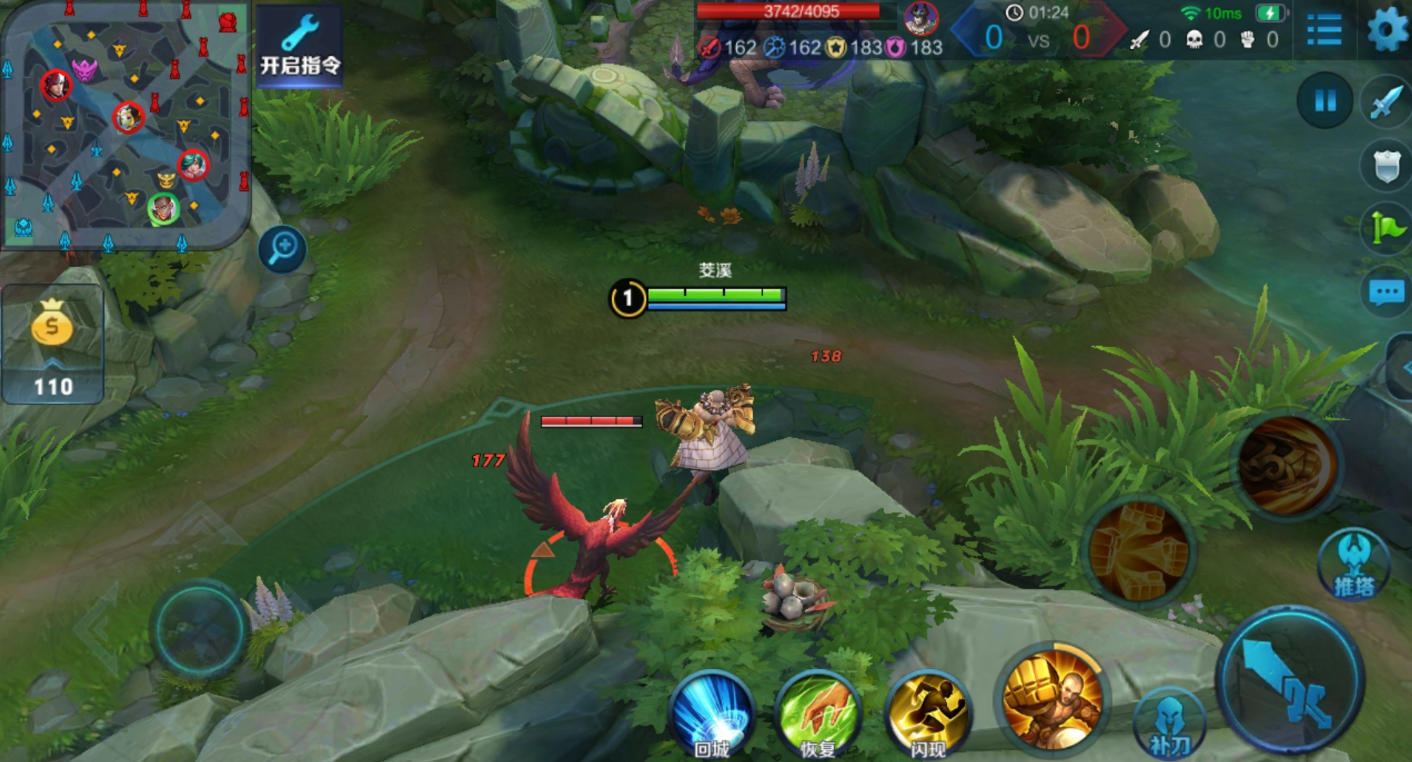Open the scoreboard list icon

click(x=1324, y=29)
